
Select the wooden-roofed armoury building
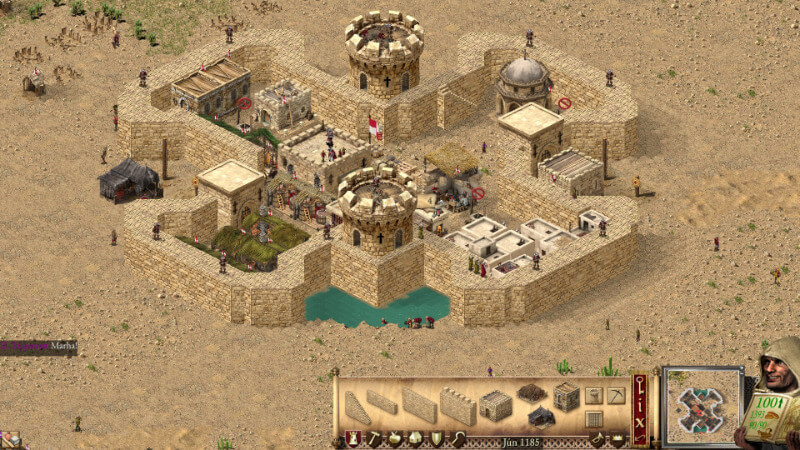coord(530,392)
